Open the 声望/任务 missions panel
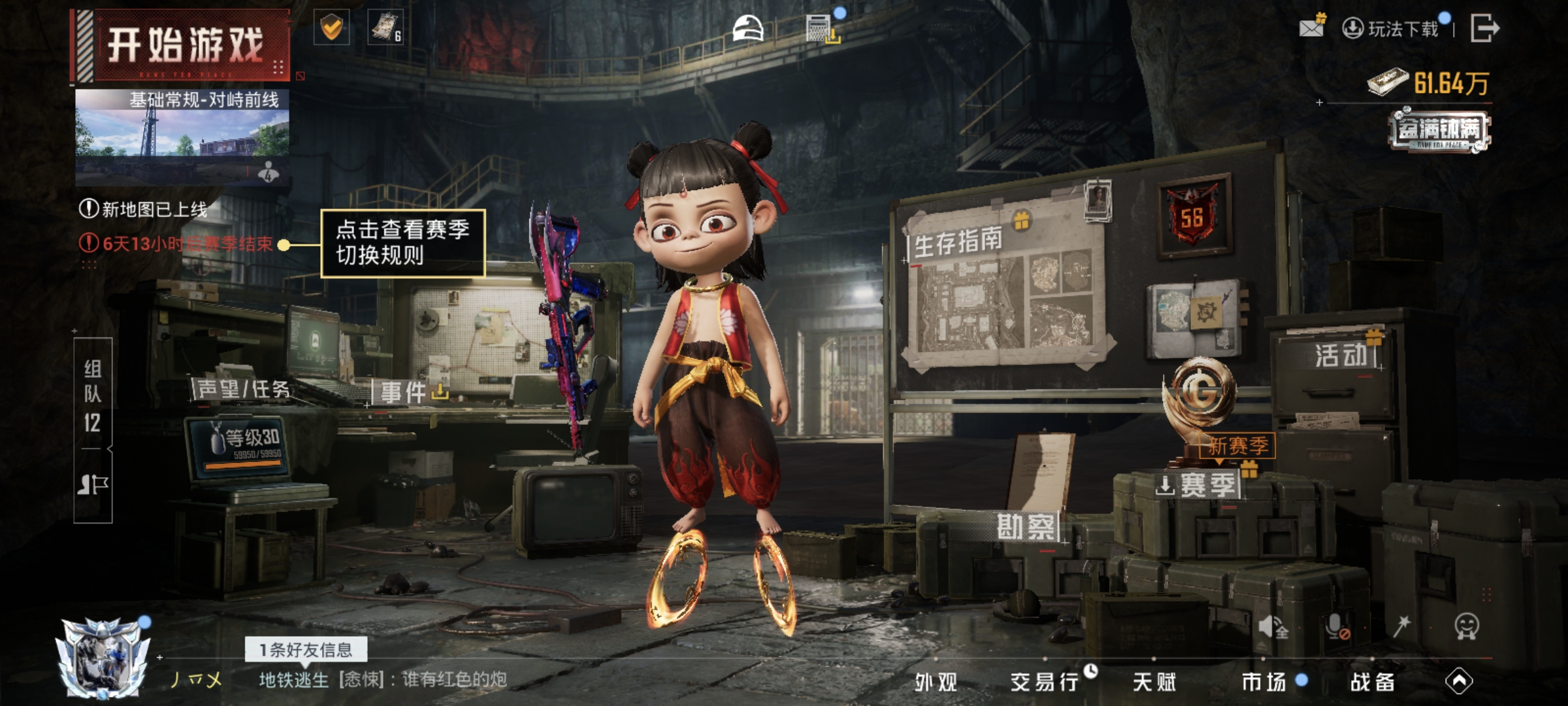 [243, 390]
